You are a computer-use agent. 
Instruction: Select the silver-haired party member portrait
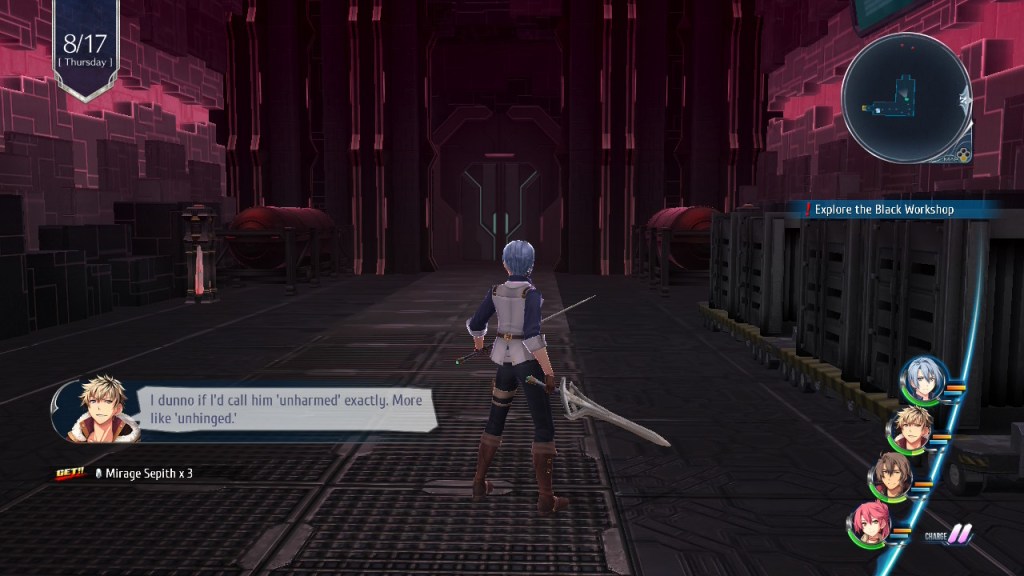[x=922, y=379]
